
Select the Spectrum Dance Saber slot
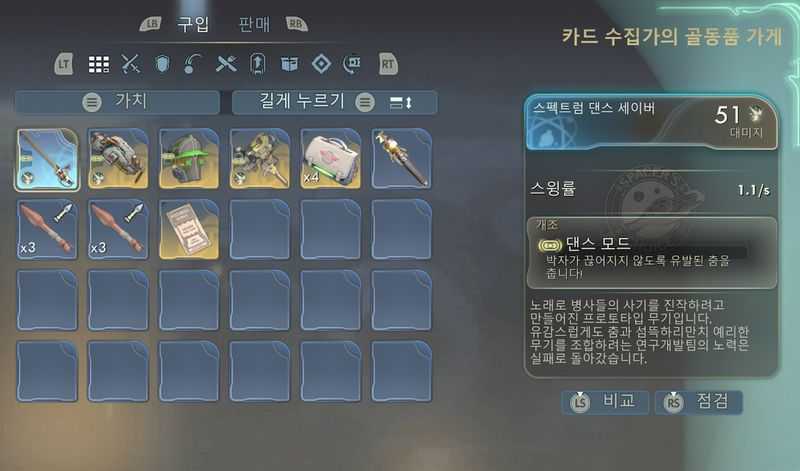tap(47, 158)
